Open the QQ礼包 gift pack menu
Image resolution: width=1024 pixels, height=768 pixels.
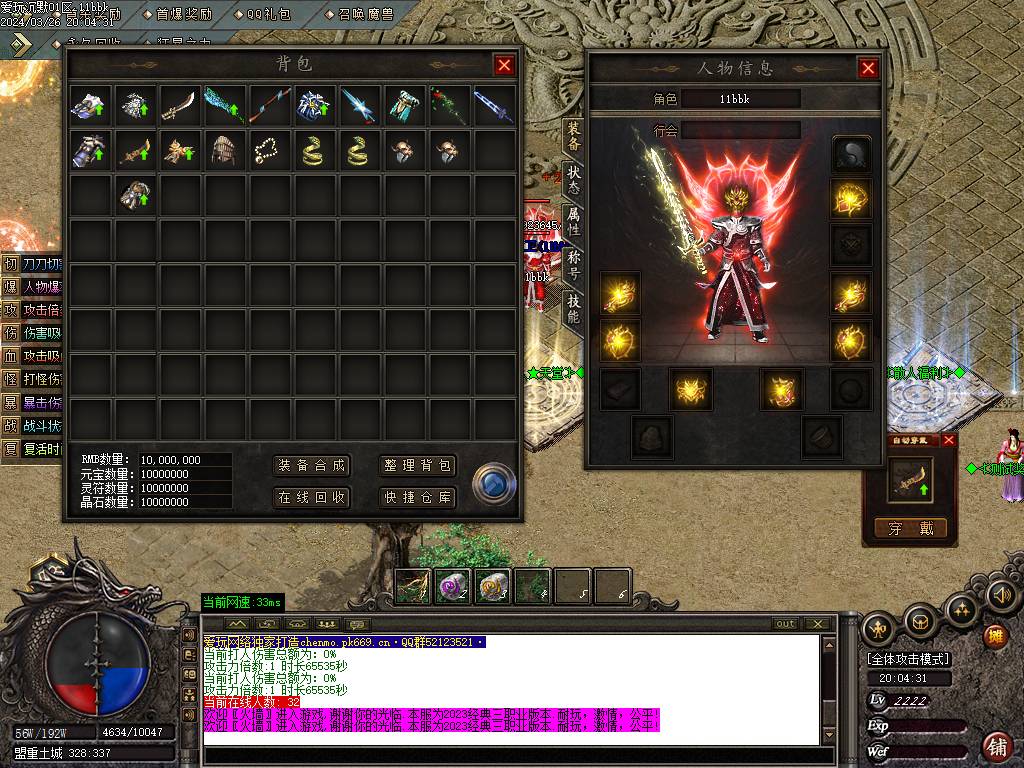pyautogui.click(x=268, y=15)
